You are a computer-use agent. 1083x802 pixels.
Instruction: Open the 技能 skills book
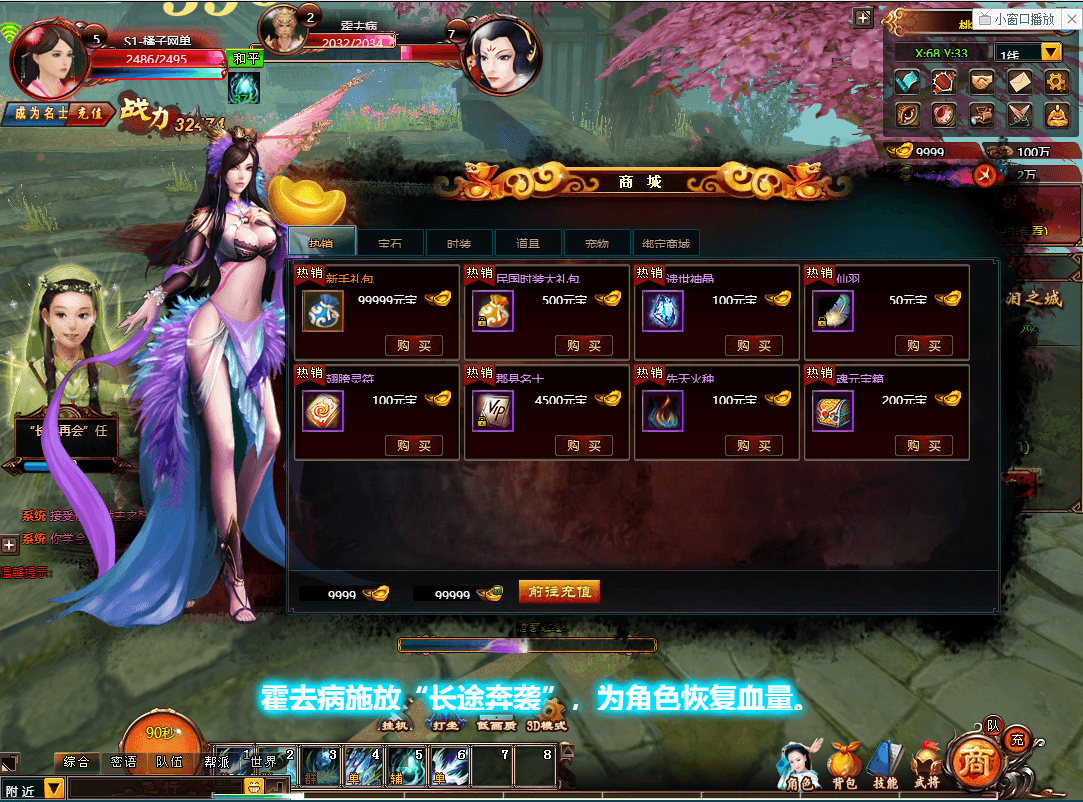(884, 765)
